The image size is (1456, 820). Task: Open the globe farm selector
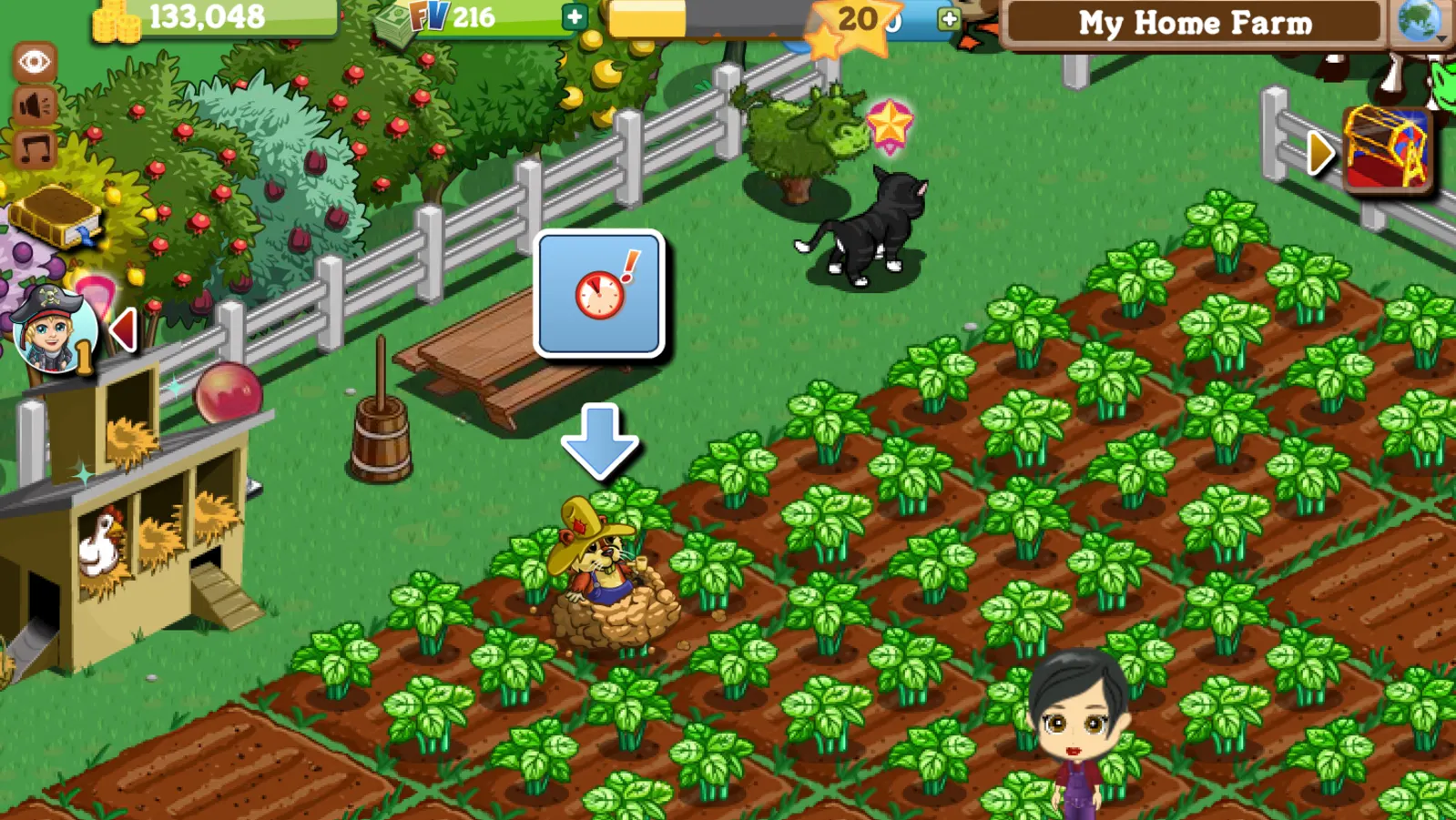pos(1419,20)
